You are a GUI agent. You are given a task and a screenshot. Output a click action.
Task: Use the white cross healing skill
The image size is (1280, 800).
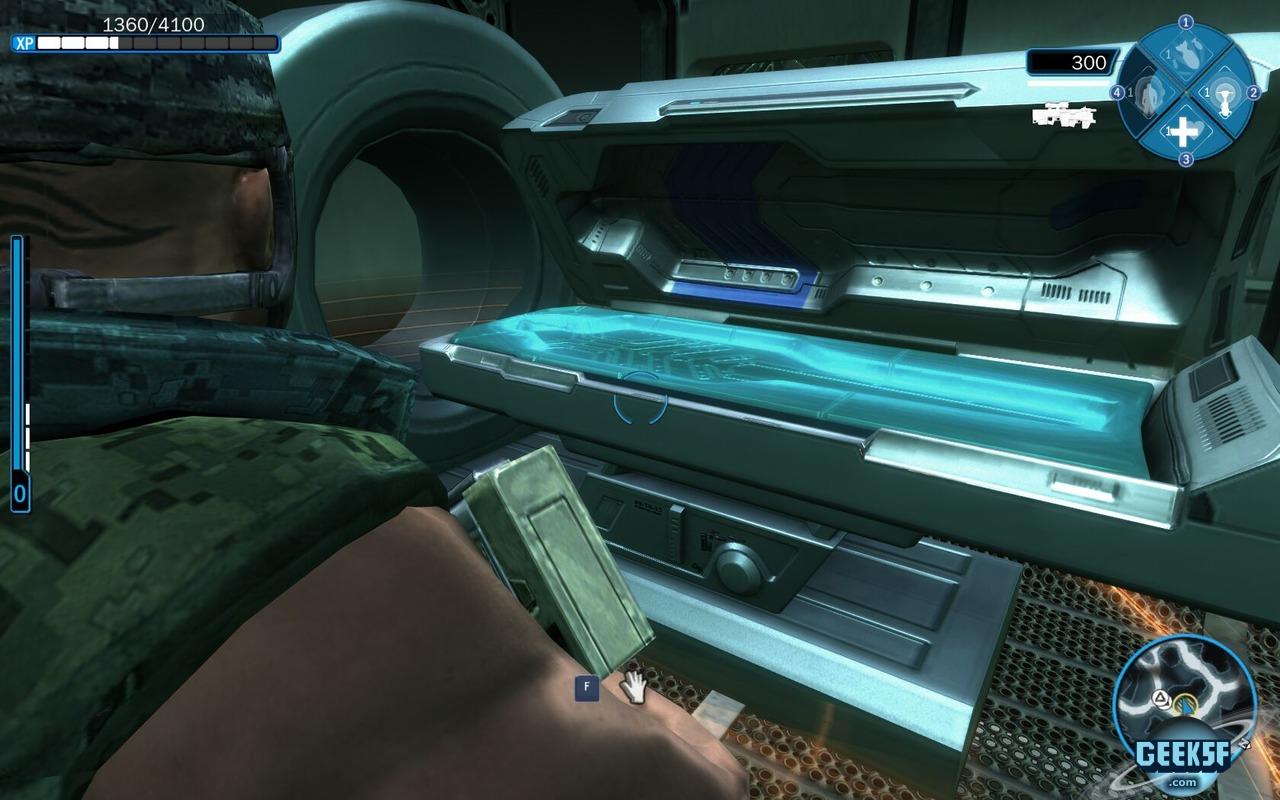tap(1184, 131)
